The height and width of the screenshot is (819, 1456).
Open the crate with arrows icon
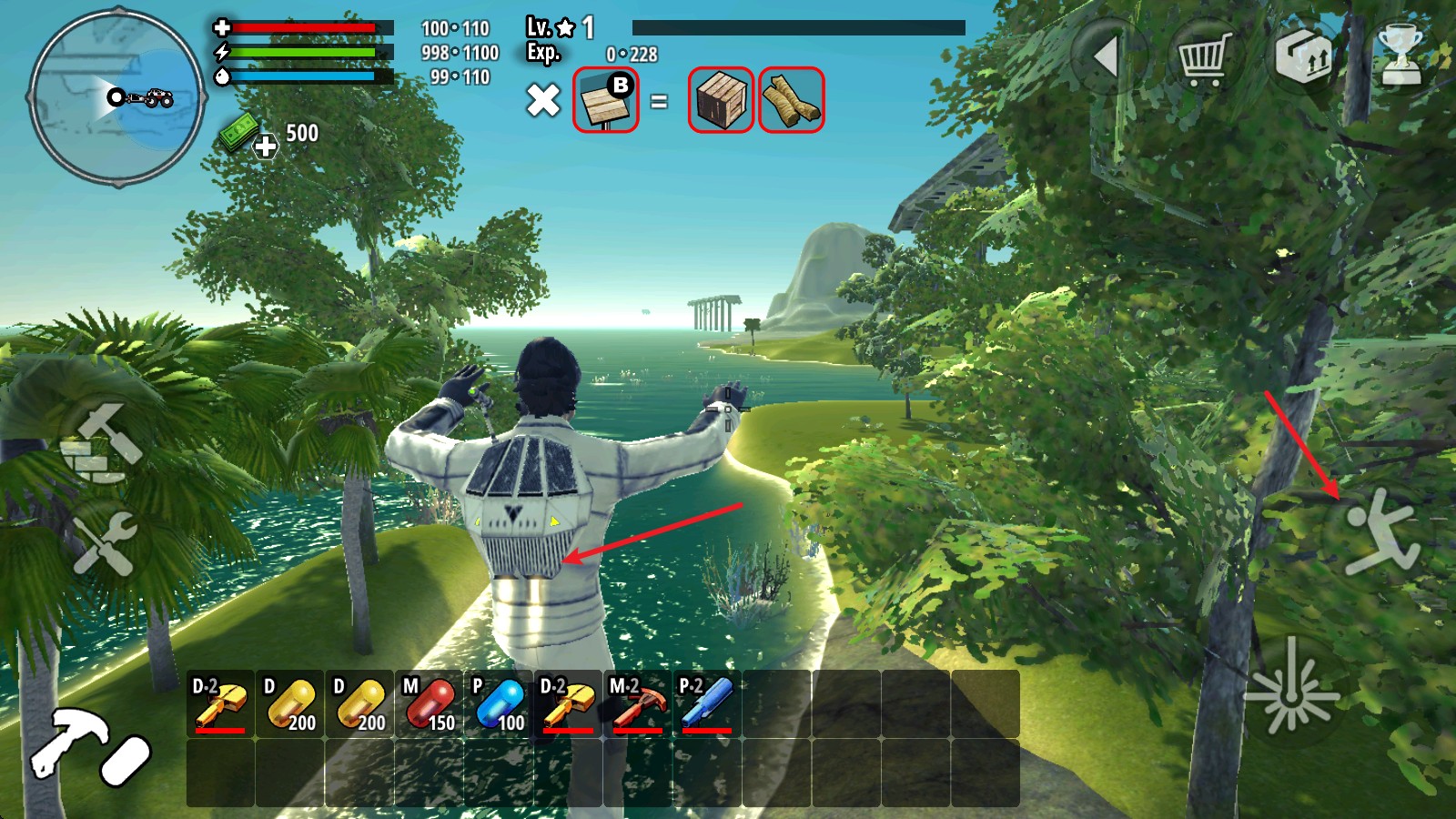point(1302,57)
